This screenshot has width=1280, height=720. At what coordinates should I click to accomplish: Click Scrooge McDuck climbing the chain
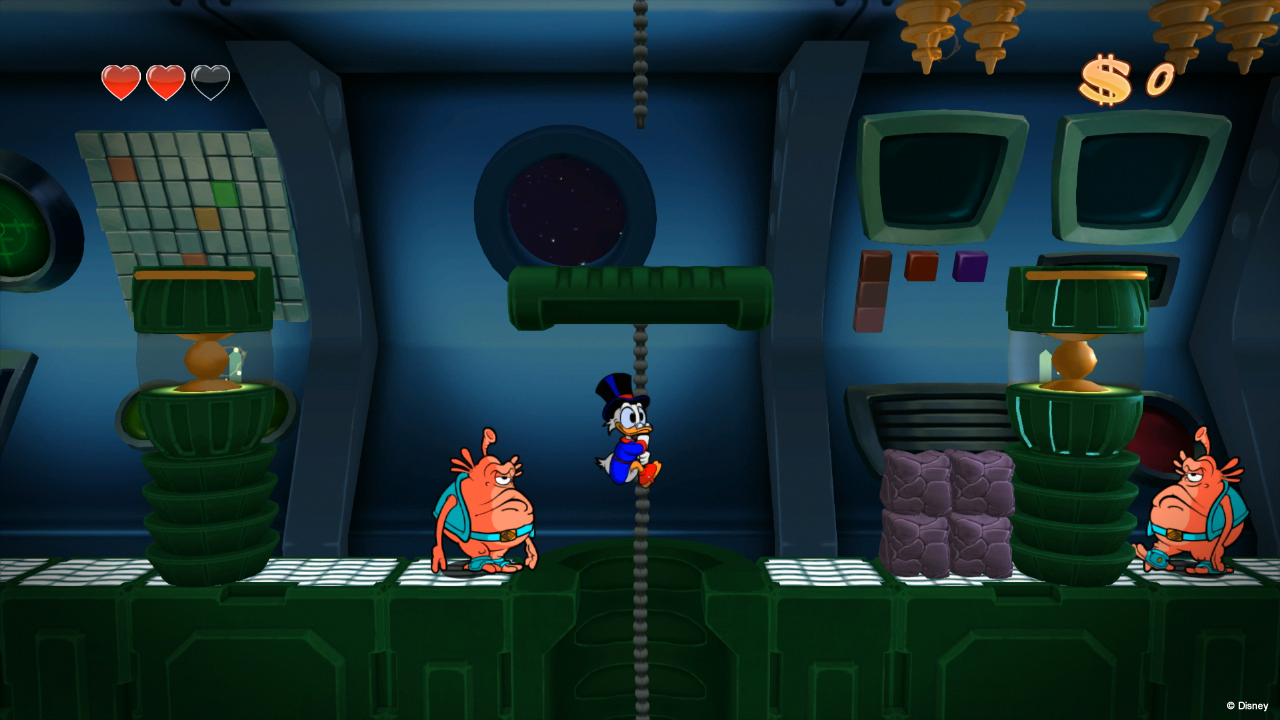coord(630,430)
